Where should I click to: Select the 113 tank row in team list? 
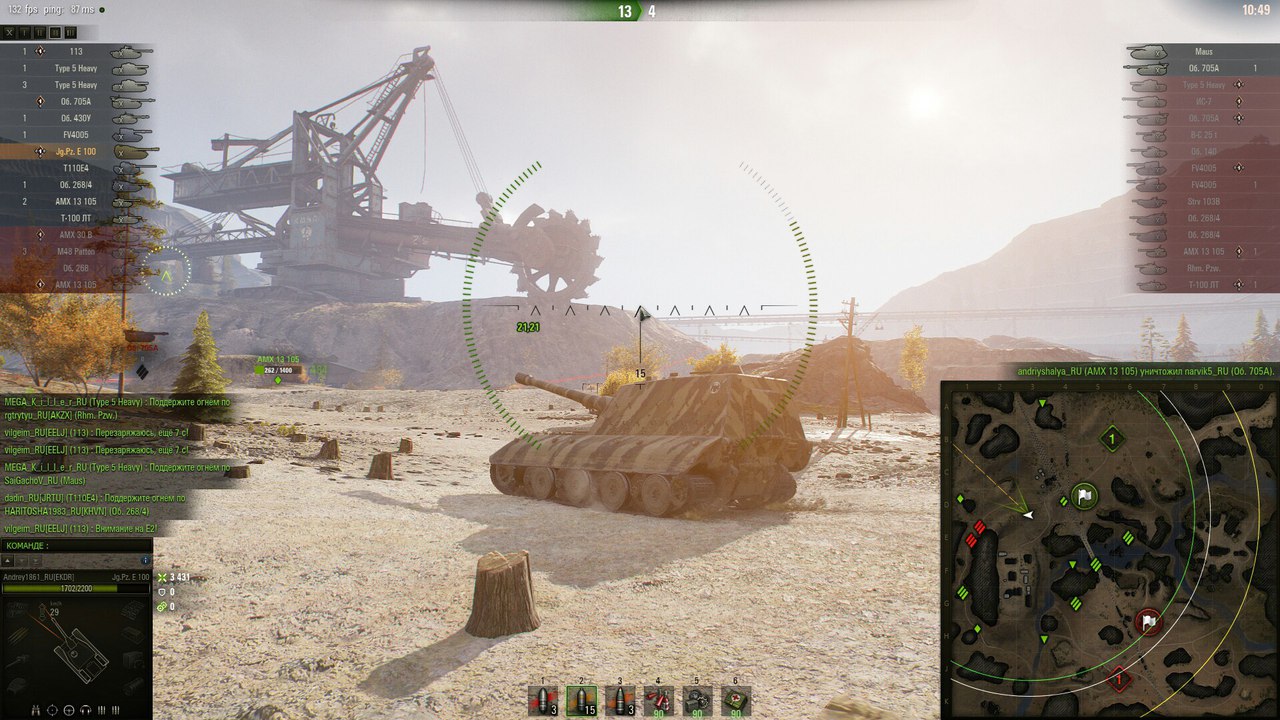coord(77,52)
